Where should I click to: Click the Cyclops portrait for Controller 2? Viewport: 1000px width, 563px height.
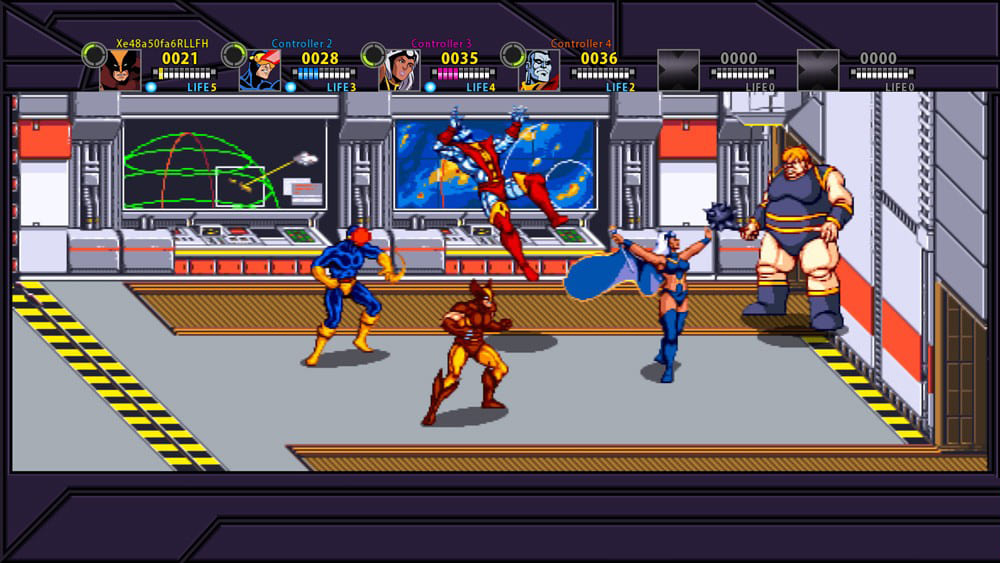(x=259, y=71)
